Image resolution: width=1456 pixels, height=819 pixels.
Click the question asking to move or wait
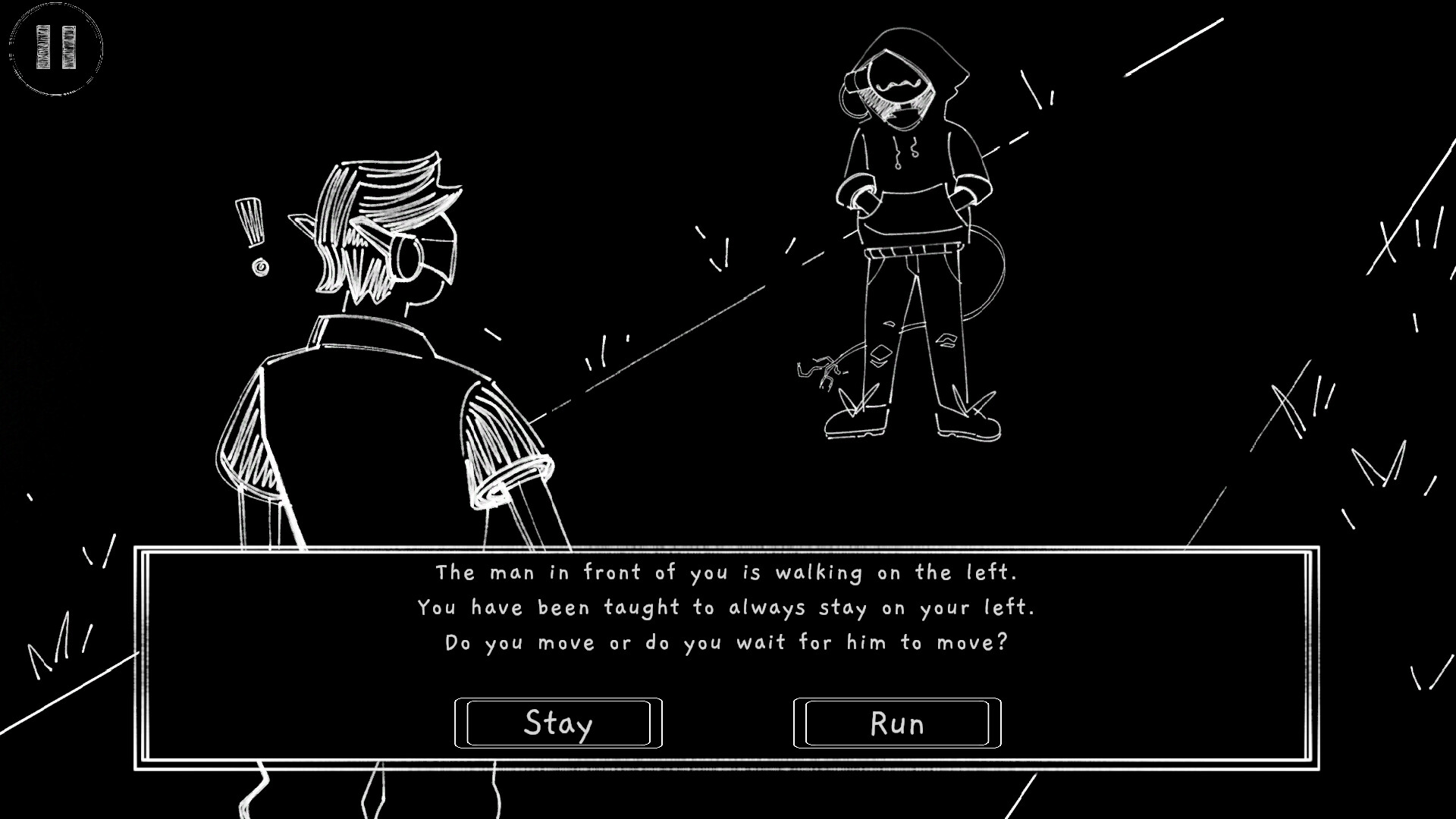pyautogui.click(x=726, y=642)
